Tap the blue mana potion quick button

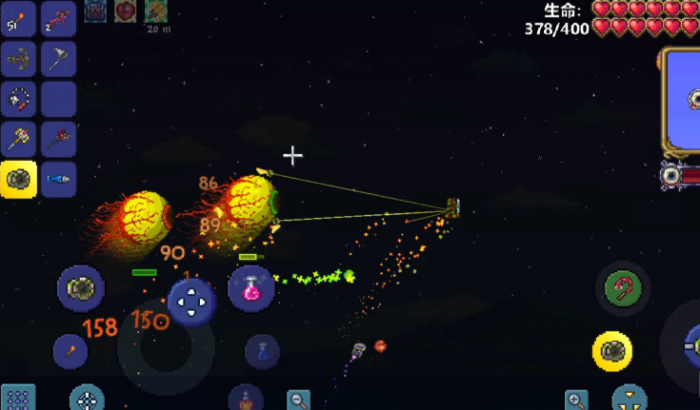pyautogui.click(x=261, y=351)
